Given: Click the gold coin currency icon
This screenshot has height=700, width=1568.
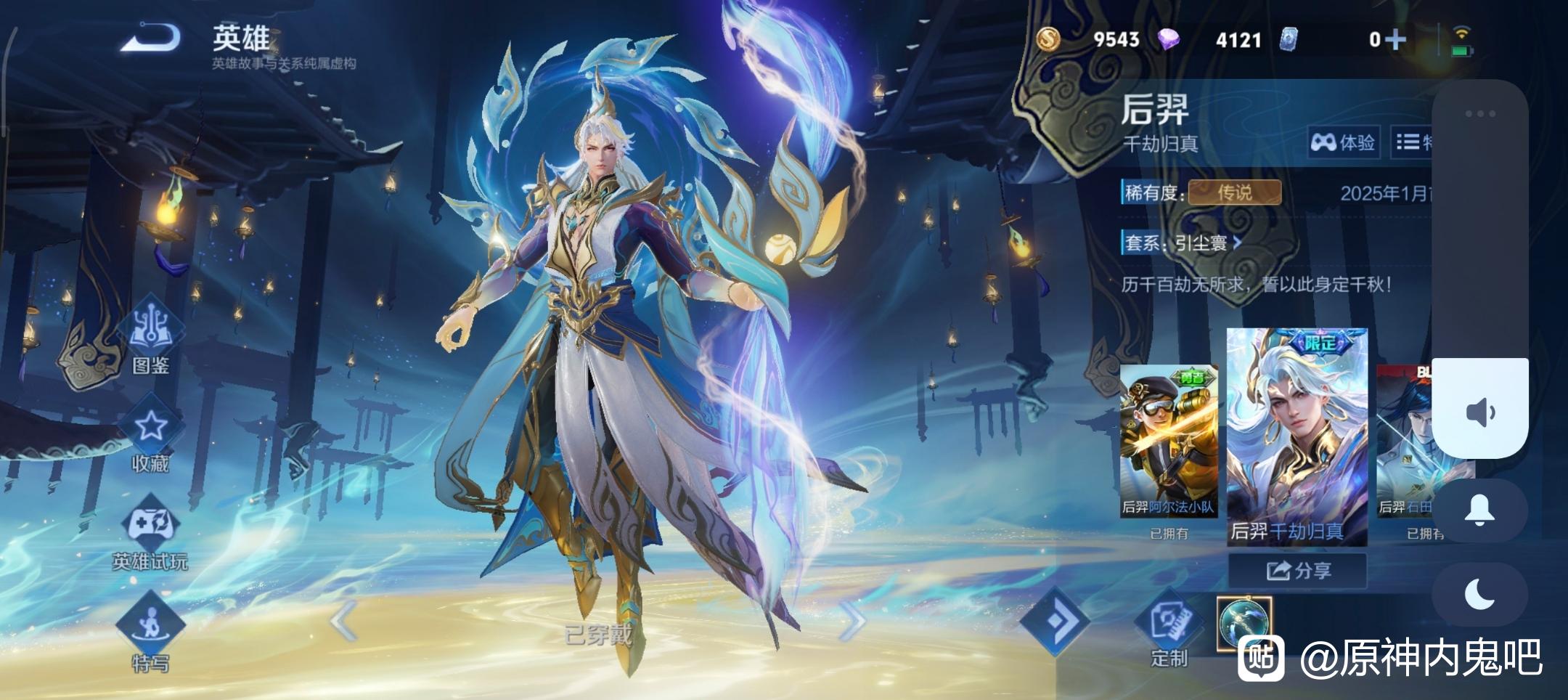Looking at the screenshot, I should pyautogui.click(x=1048, y=39).
